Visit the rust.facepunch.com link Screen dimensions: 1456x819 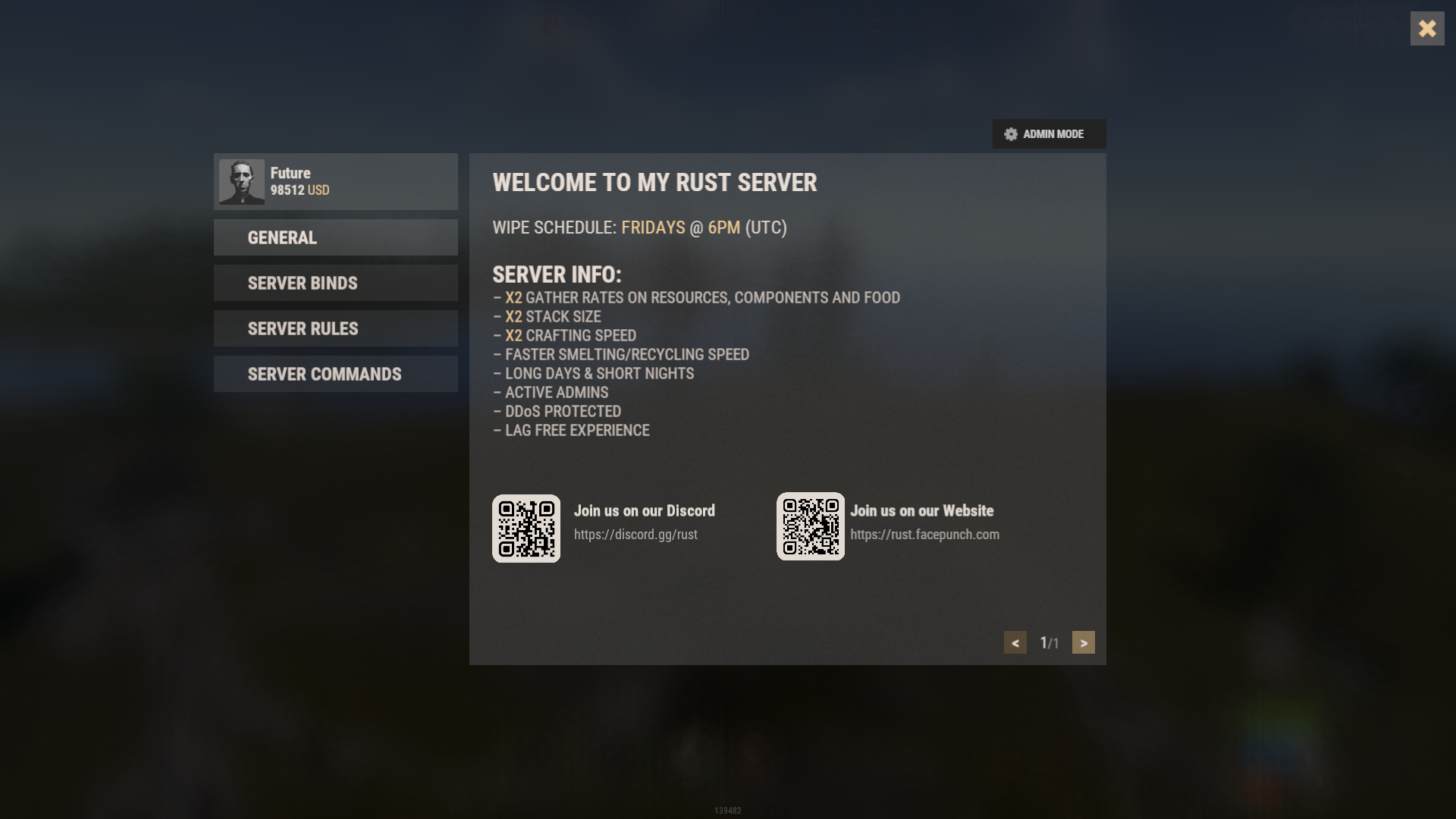(924, 535)
